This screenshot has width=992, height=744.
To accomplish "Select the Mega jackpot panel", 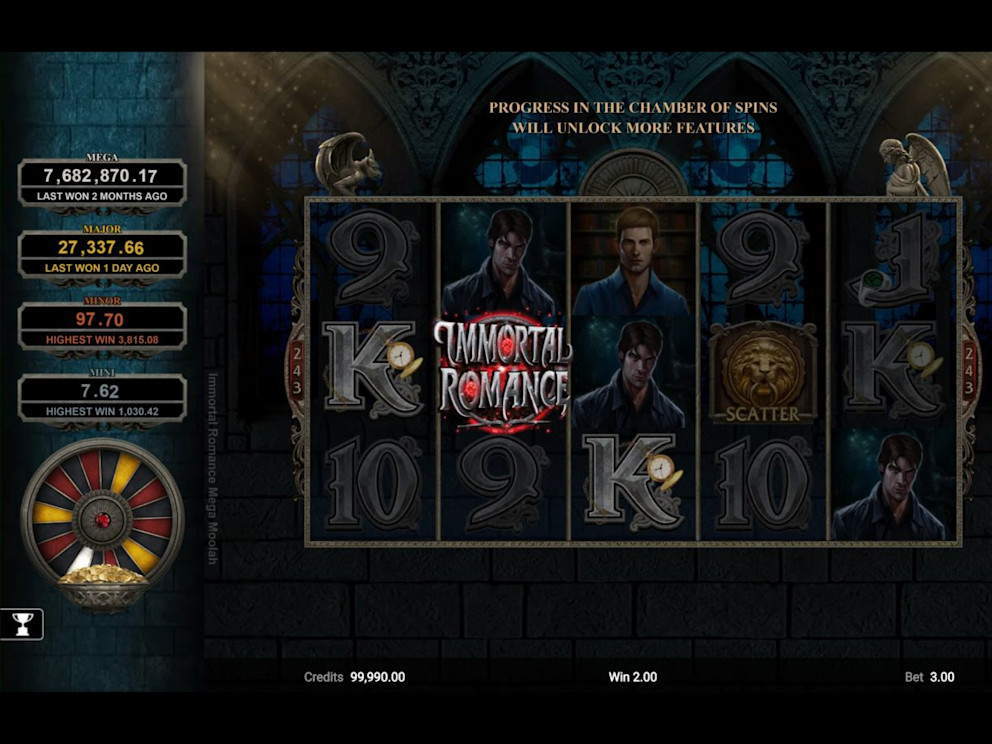I will (102, 183).
